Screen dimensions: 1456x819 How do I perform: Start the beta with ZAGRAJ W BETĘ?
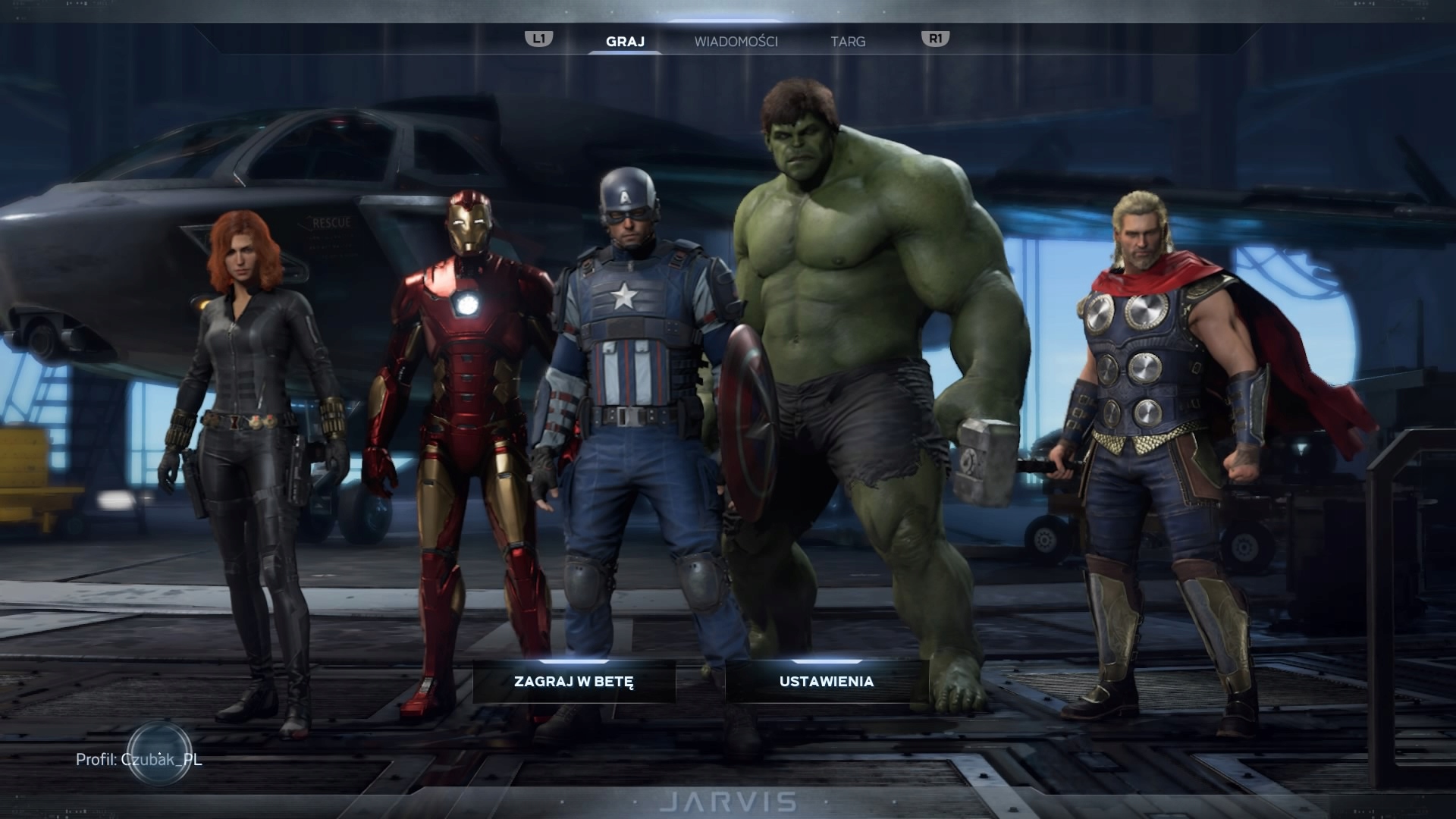coord(574,681)
